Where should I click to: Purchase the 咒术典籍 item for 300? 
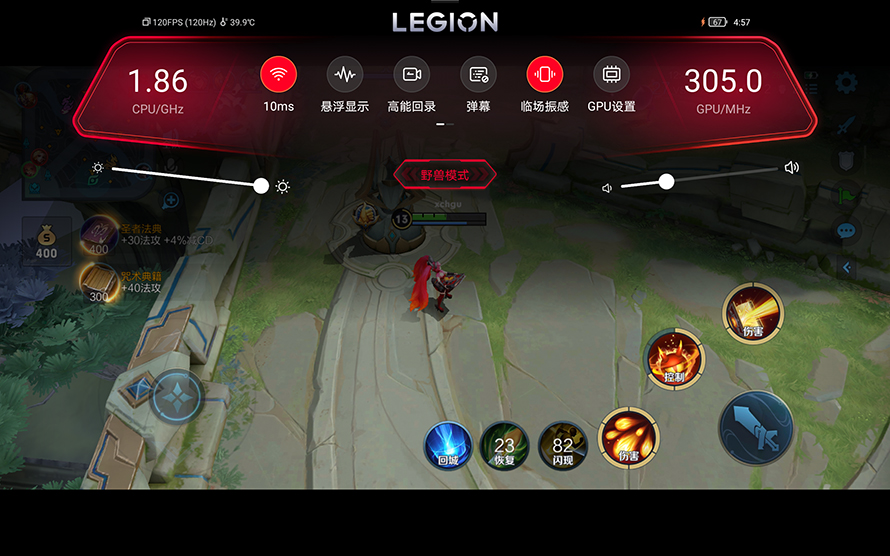(x=100, y=284)
